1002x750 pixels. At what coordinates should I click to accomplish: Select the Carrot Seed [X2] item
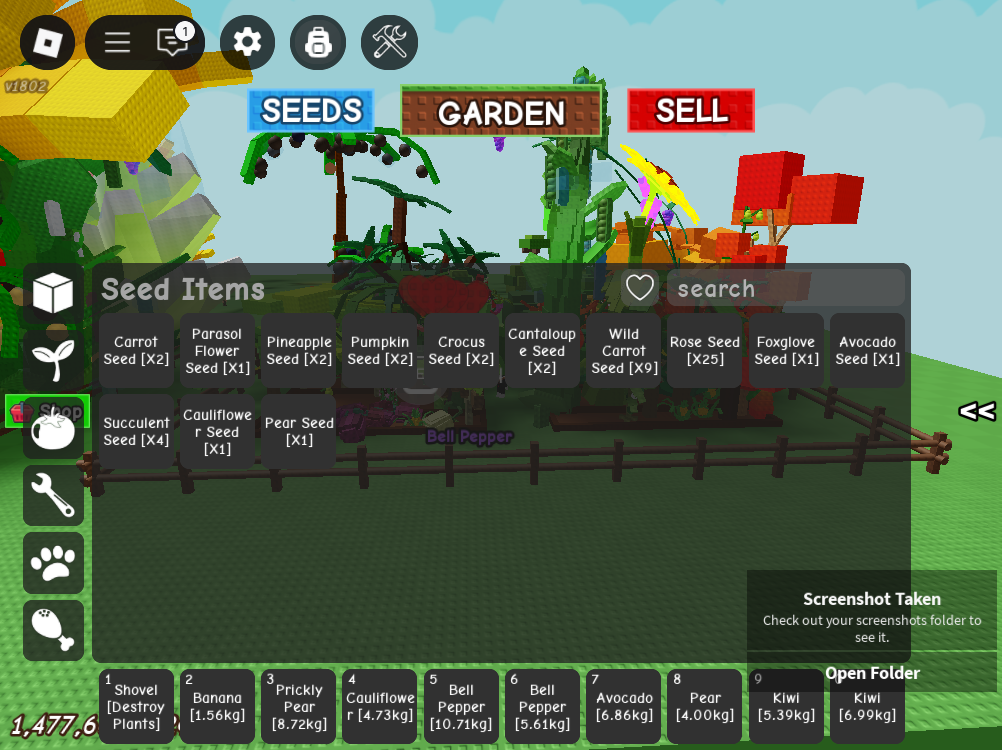[136, 351]
